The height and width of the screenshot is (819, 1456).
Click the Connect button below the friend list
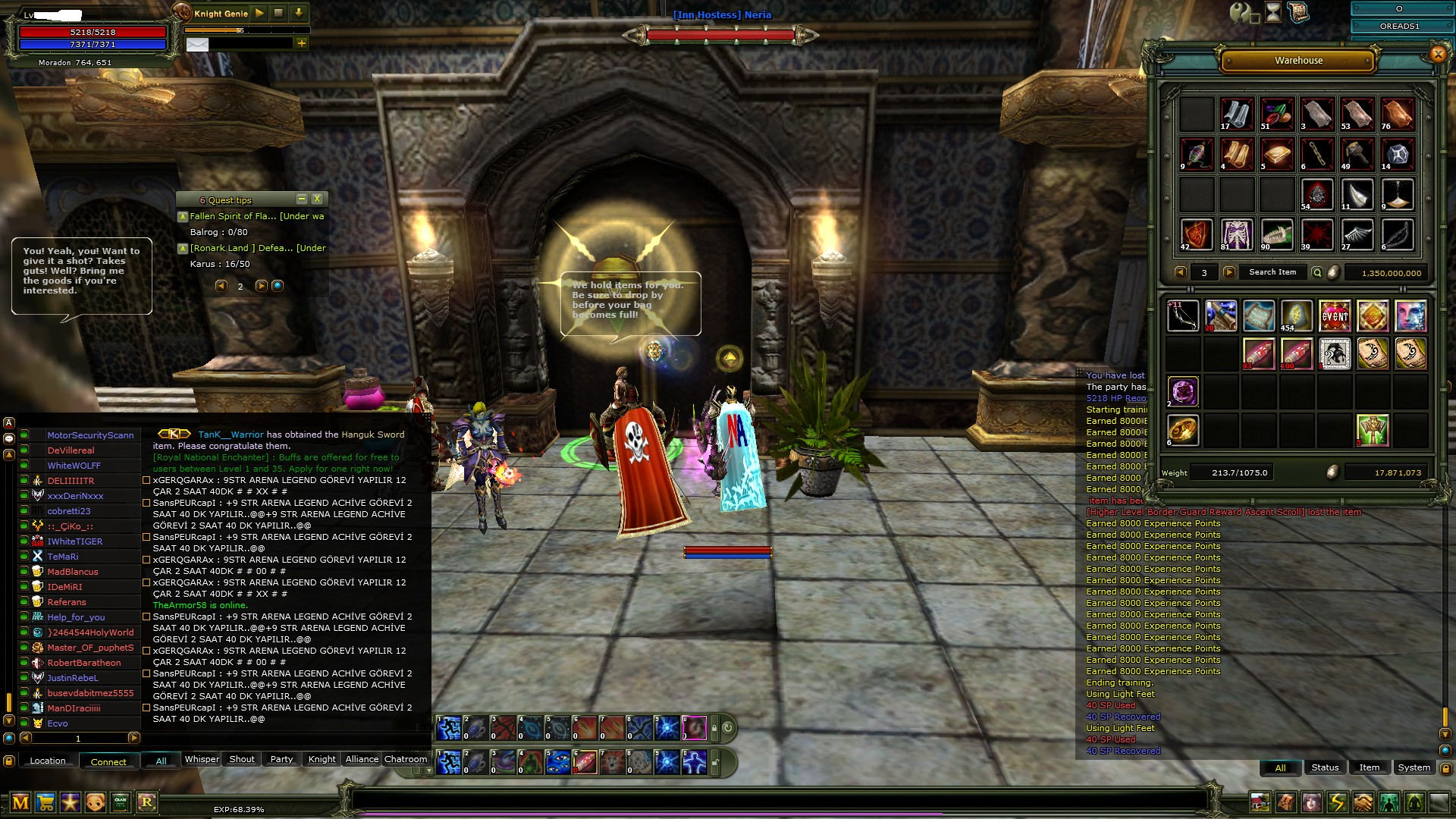[108, 761]
